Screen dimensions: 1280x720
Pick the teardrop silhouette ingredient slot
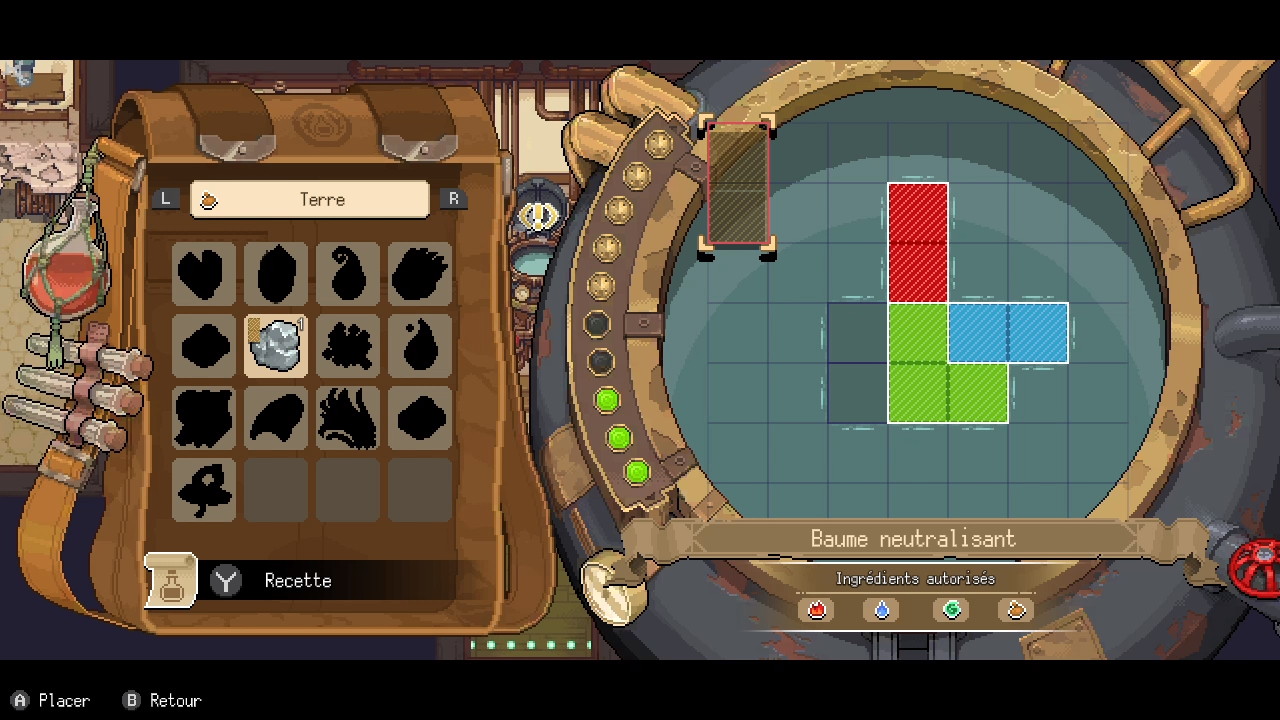[x=420, y=345]
